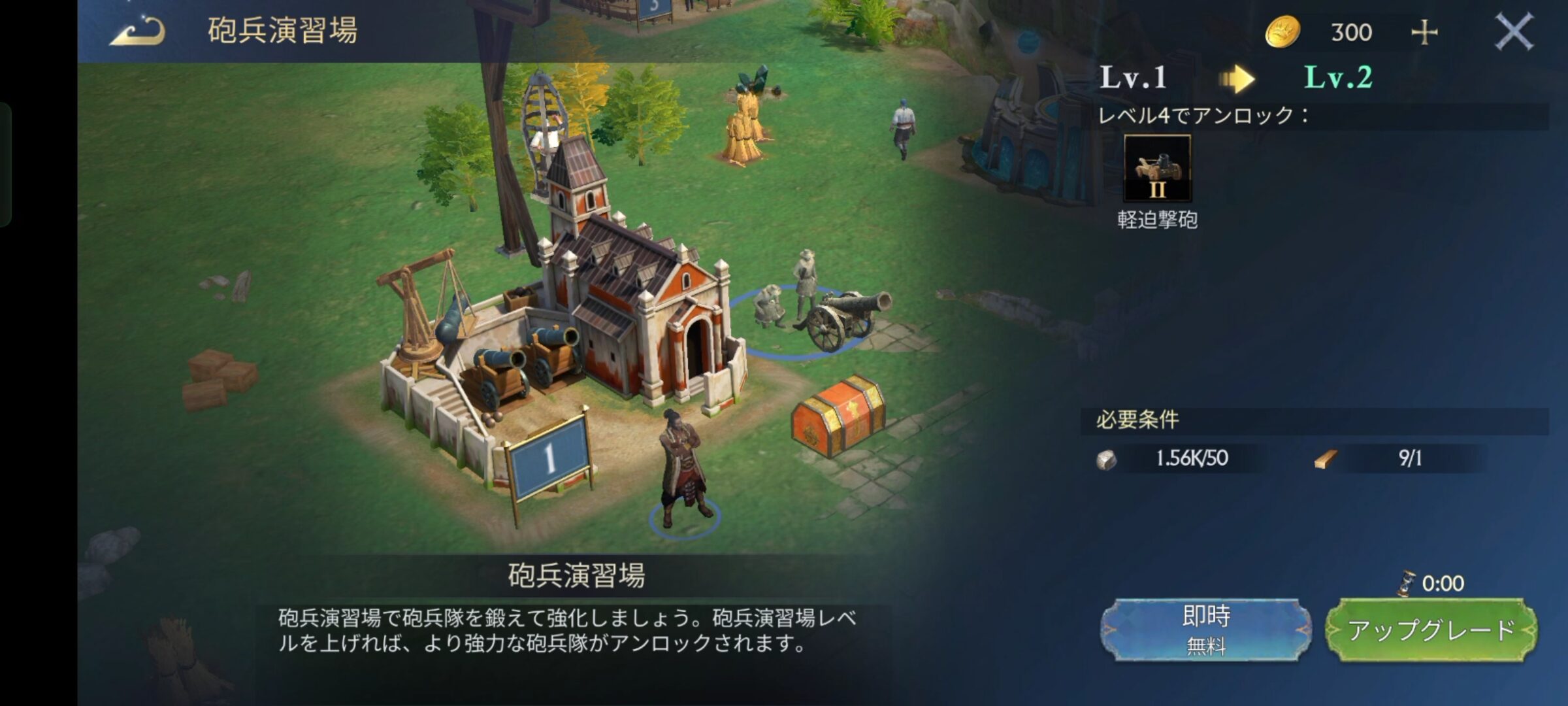View the stone resource requirement
1568x706 pixels.
point(1107,460)
